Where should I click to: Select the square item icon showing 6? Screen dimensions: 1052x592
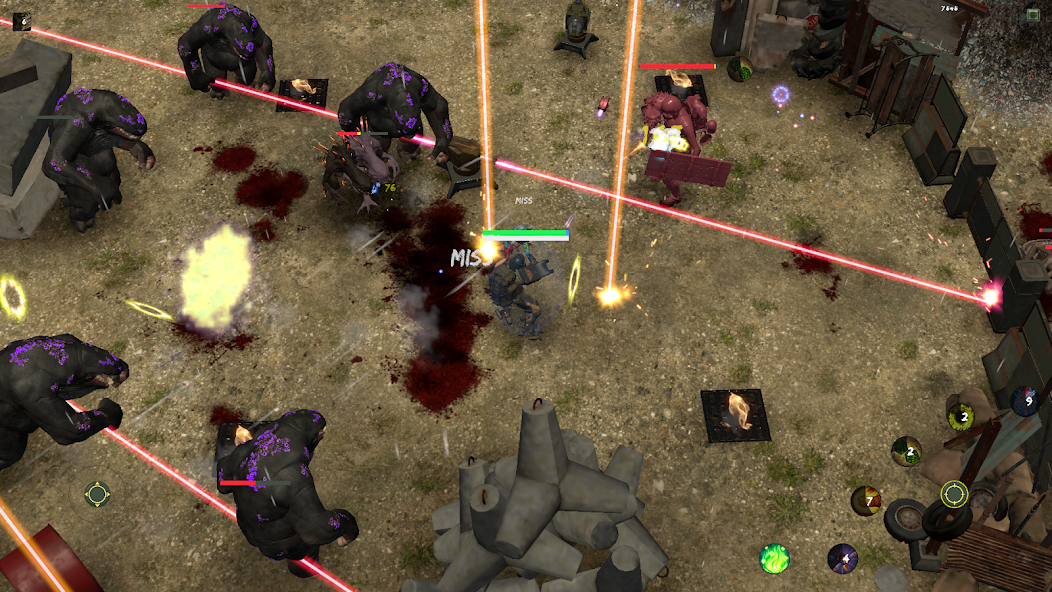pos(21,20)
